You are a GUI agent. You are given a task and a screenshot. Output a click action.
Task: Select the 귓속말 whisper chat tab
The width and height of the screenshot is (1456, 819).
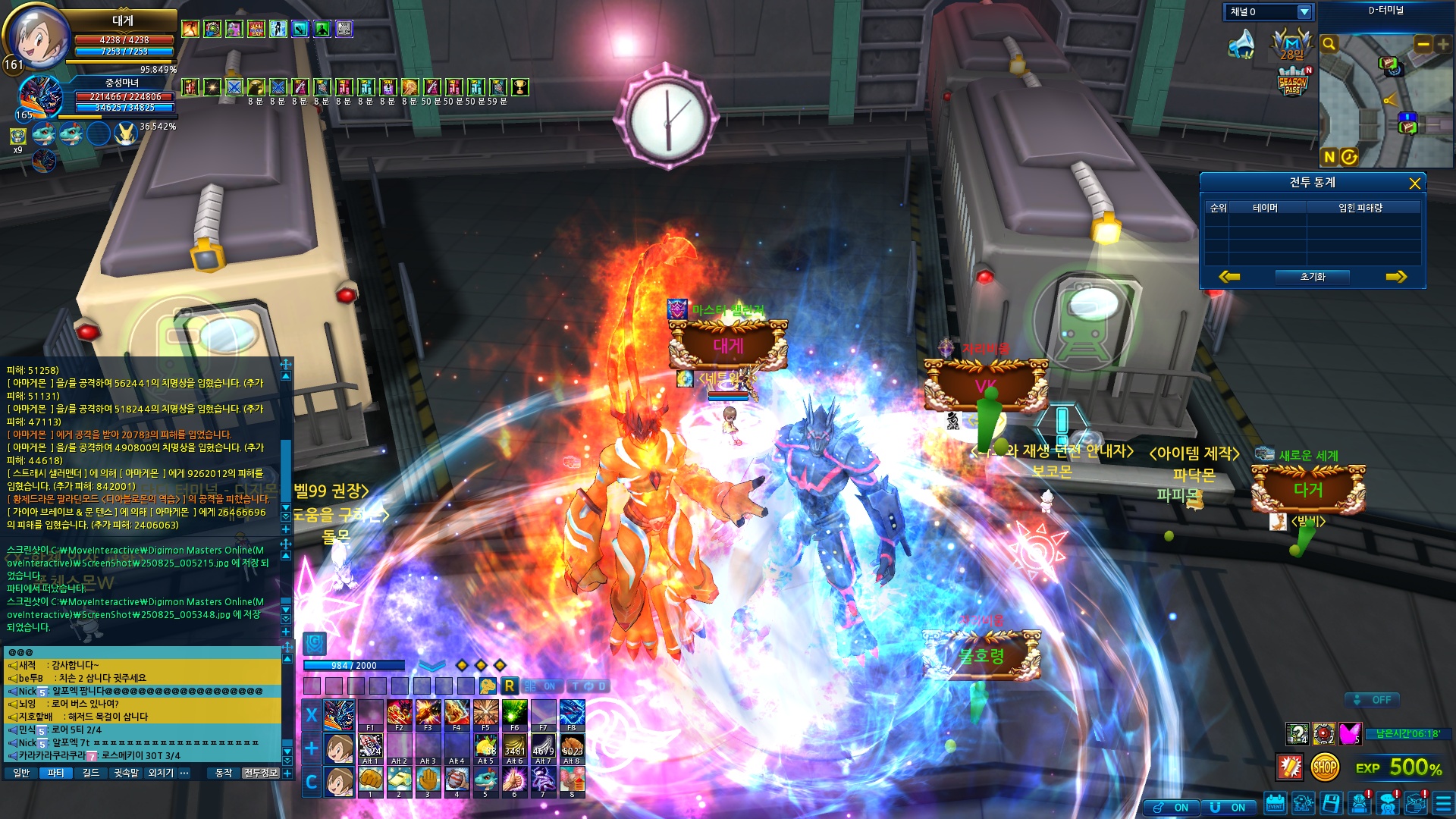[x=127, y=773]
